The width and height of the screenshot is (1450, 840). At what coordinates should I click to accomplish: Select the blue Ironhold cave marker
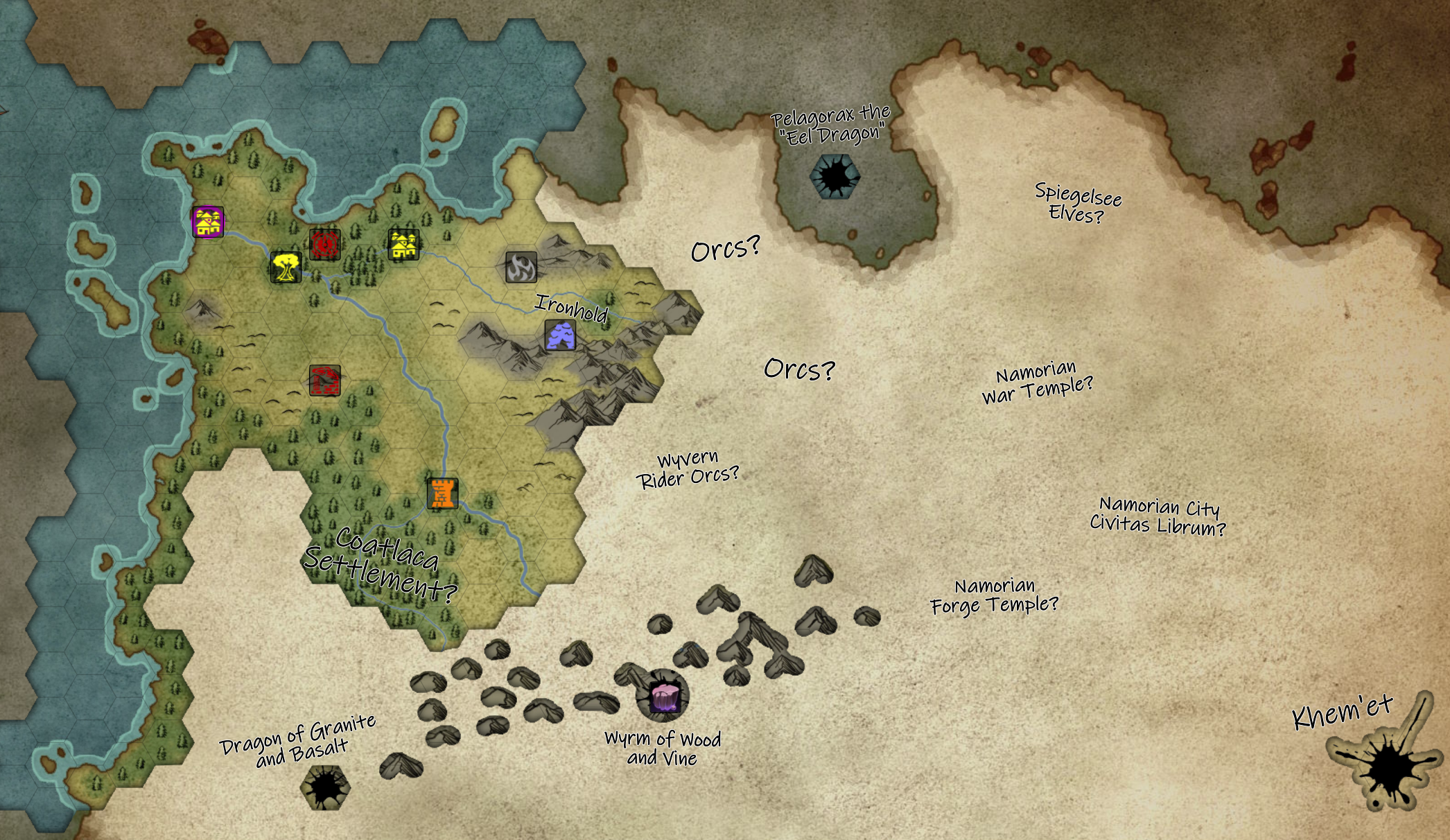coord(560,335)
